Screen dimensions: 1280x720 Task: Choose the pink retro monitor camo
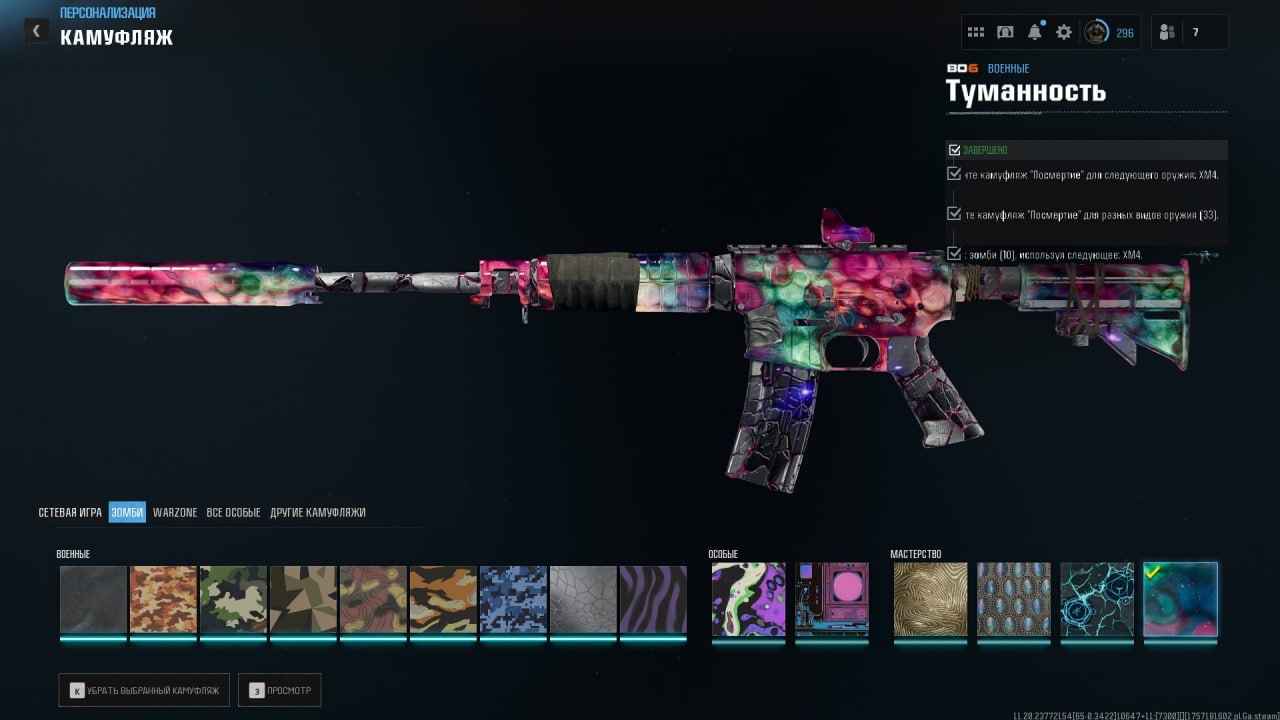832,600
